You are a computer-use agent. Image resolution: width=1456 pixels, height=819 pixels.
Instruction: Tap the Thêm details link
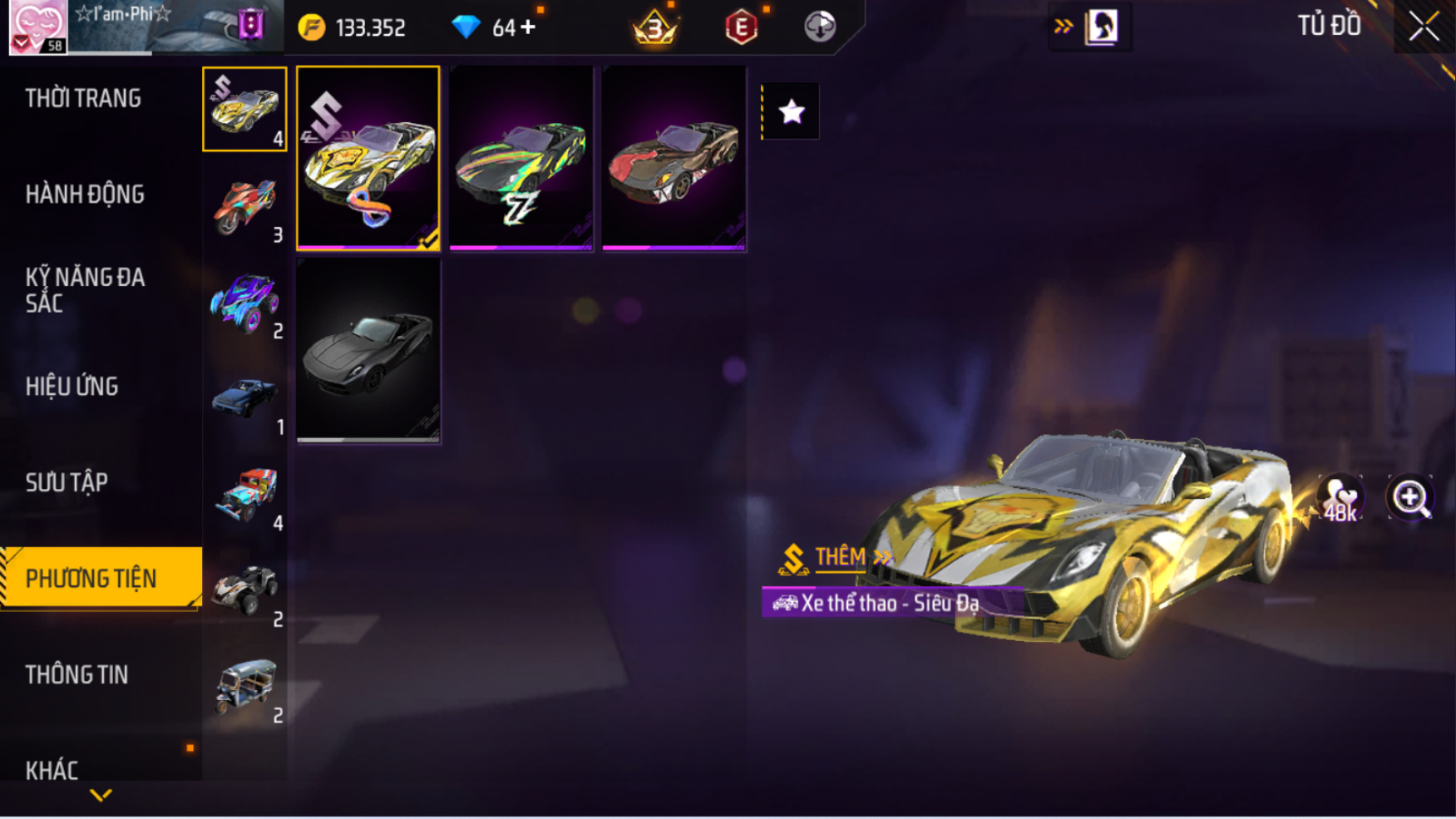point(841,557)
